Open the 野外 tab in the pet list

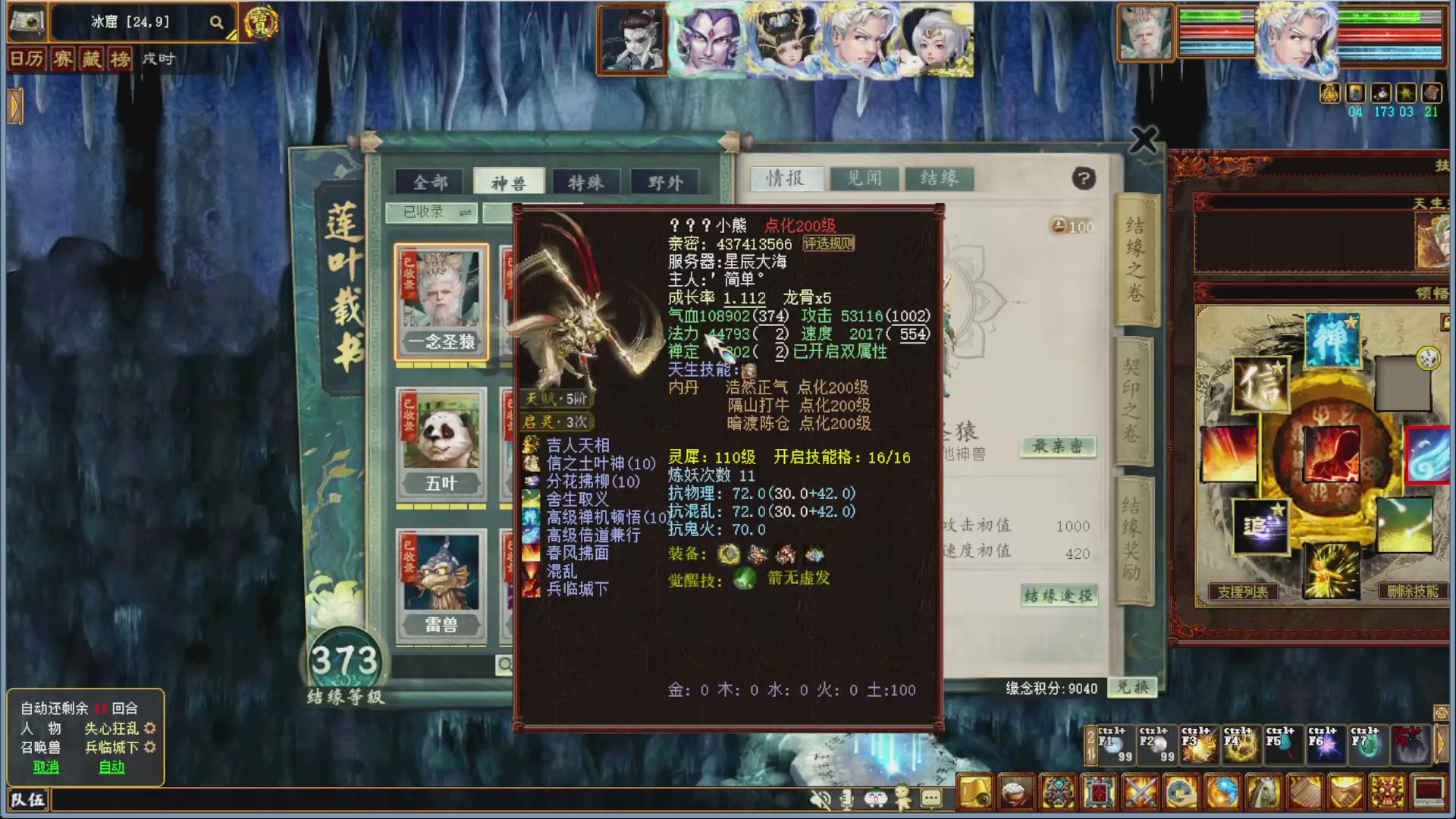[667, 181]
